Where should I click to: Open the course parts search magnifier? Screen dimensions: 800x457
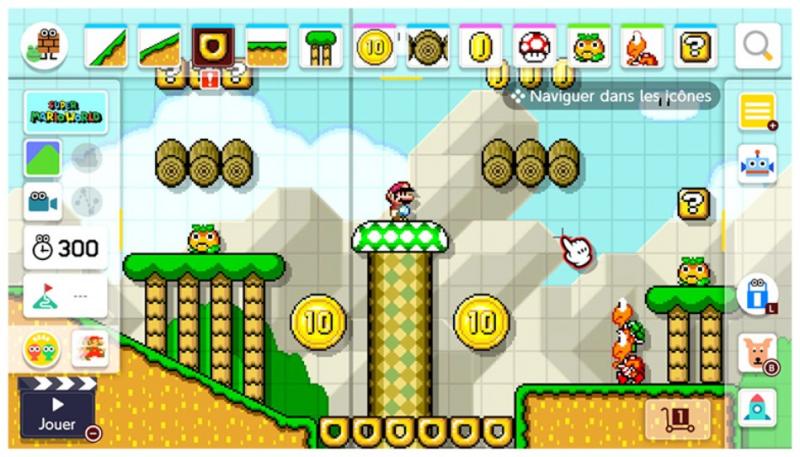pos(757,45)
